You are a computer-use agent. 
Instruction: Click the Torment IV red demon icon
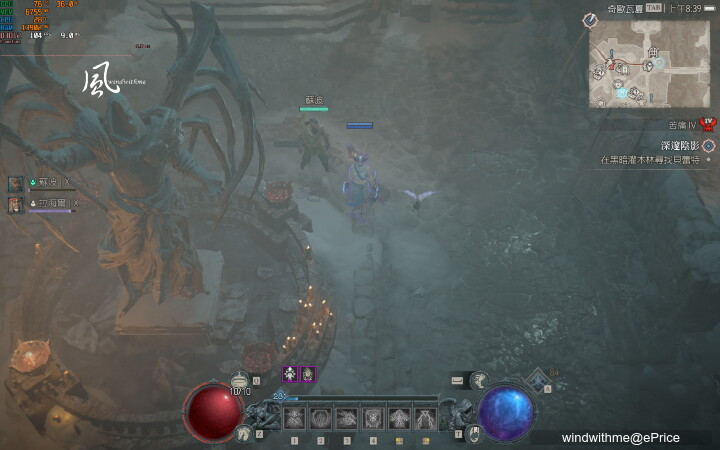(707, 123)
